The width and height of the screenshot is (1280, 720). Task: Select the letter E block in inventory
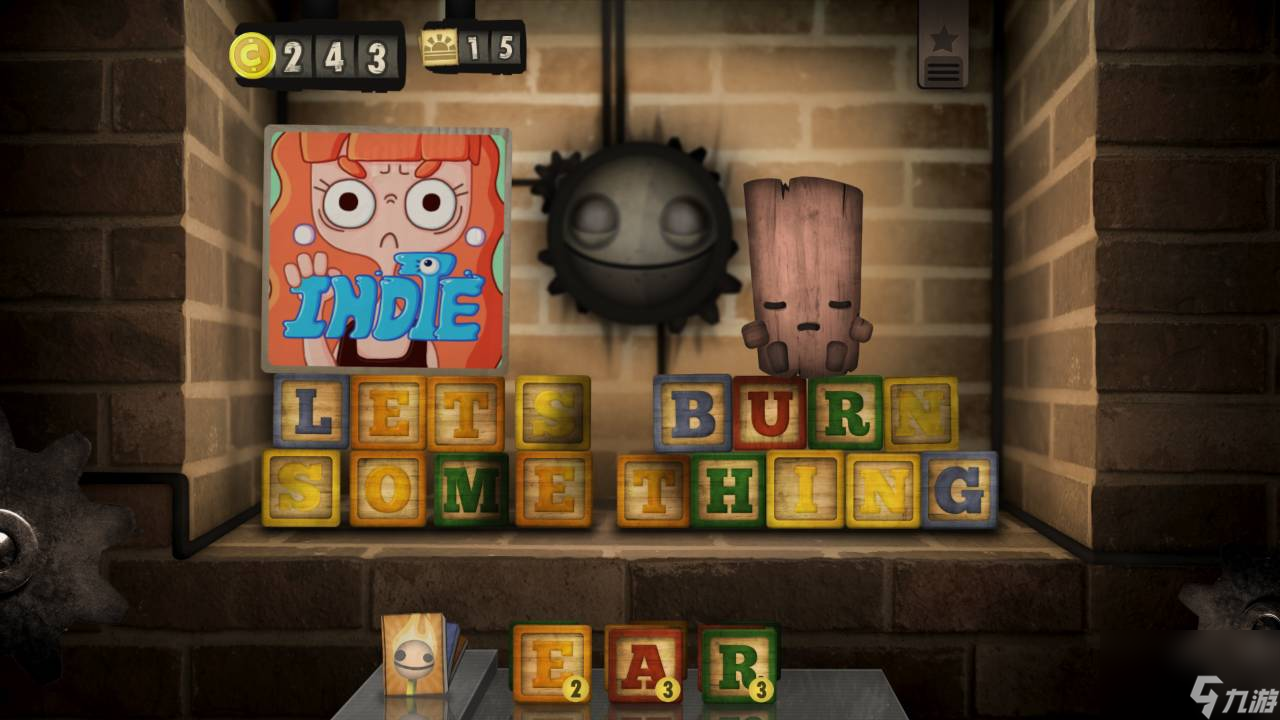(x=551, y=661)
